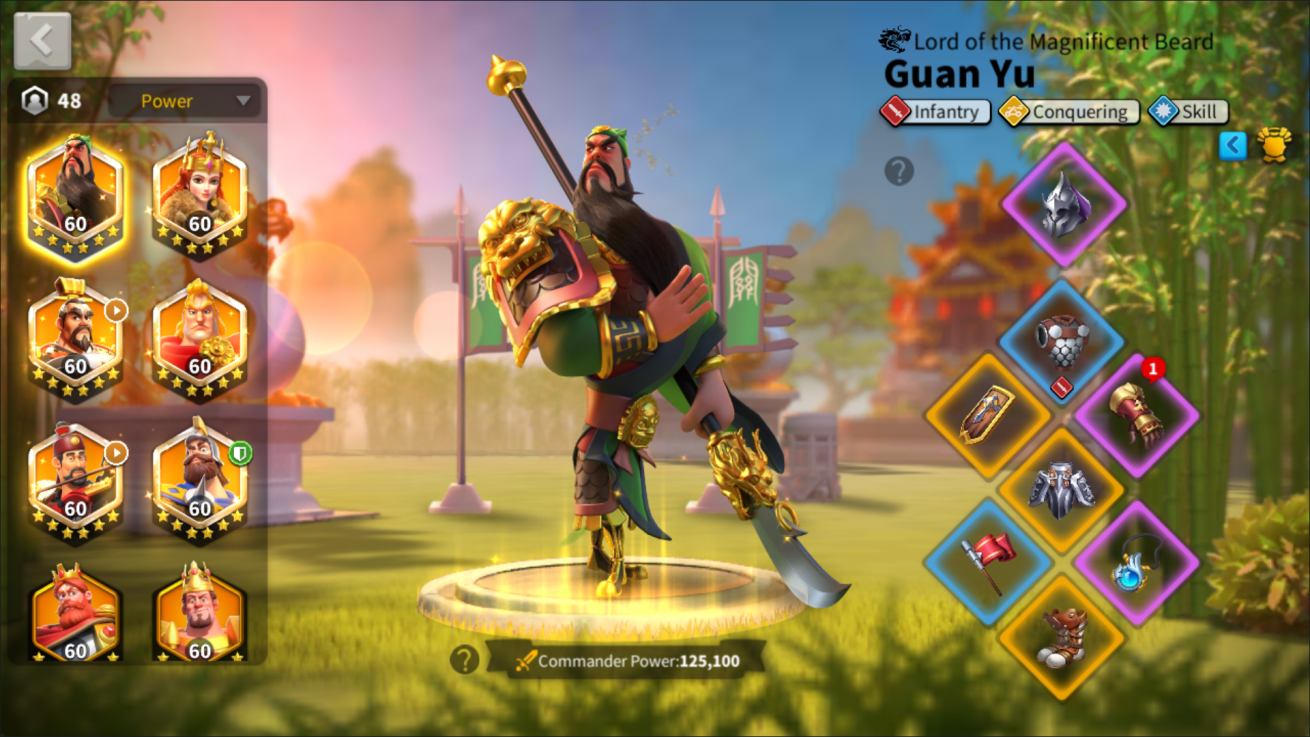Image resolution: width=1310 pixels, height=737 pixels.
Task: Select the red gauntlets slot with notification
Action: (1137, 415)
